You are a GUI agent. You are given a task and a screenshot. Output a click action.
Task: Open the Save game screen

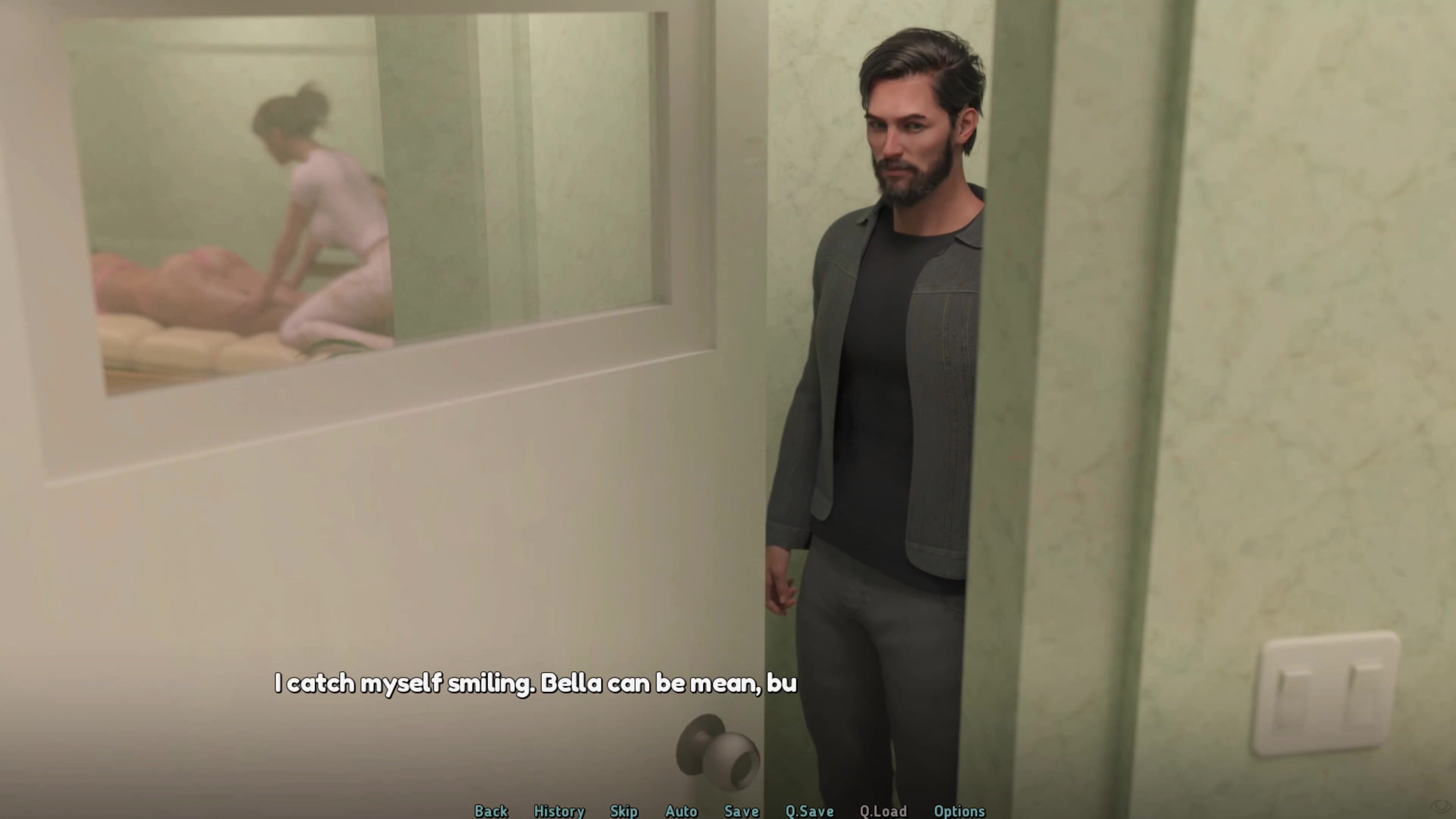(x=741, y=811)
